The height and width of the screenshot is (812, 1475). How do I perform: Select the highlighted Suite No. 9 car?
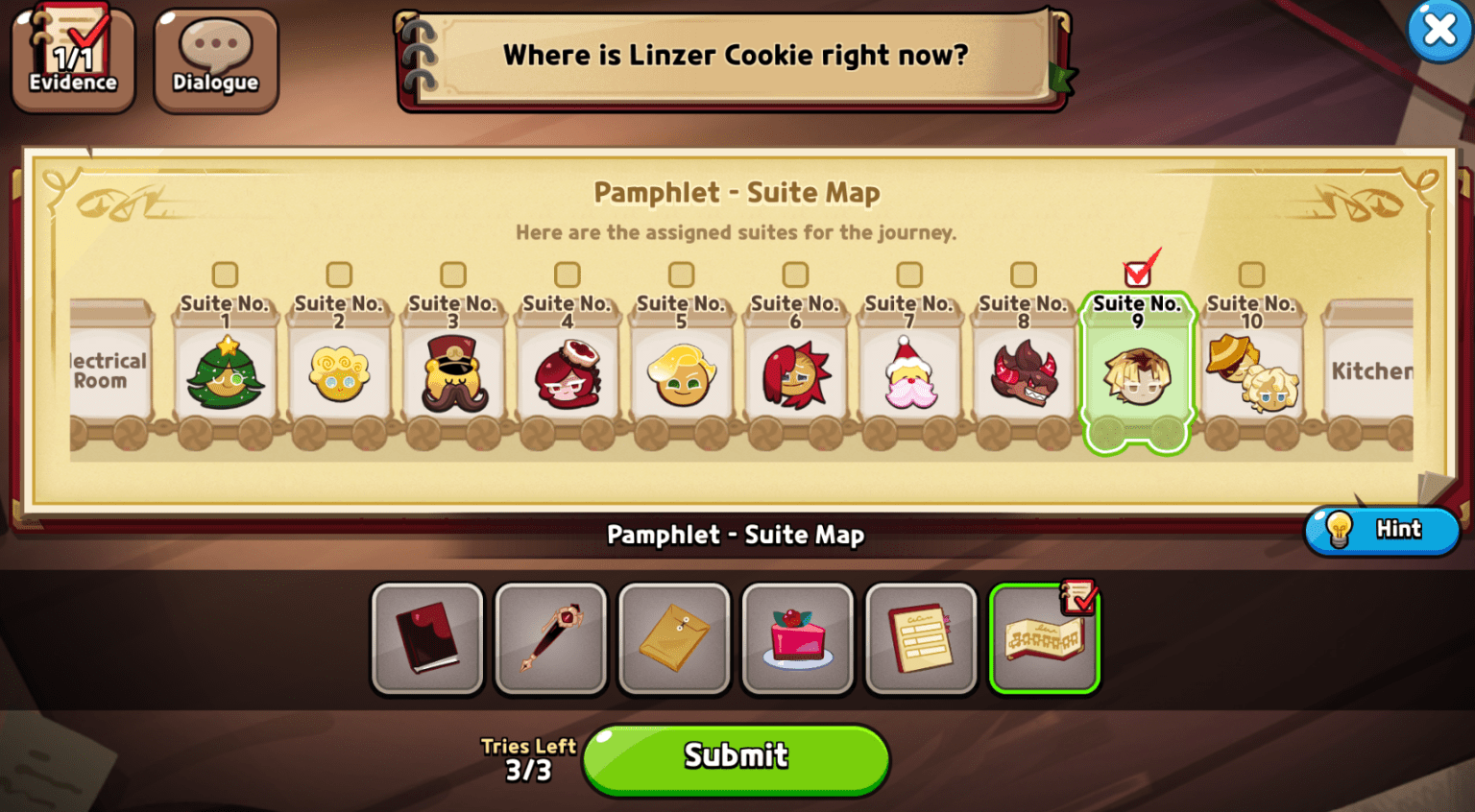tap(1138, 374)
